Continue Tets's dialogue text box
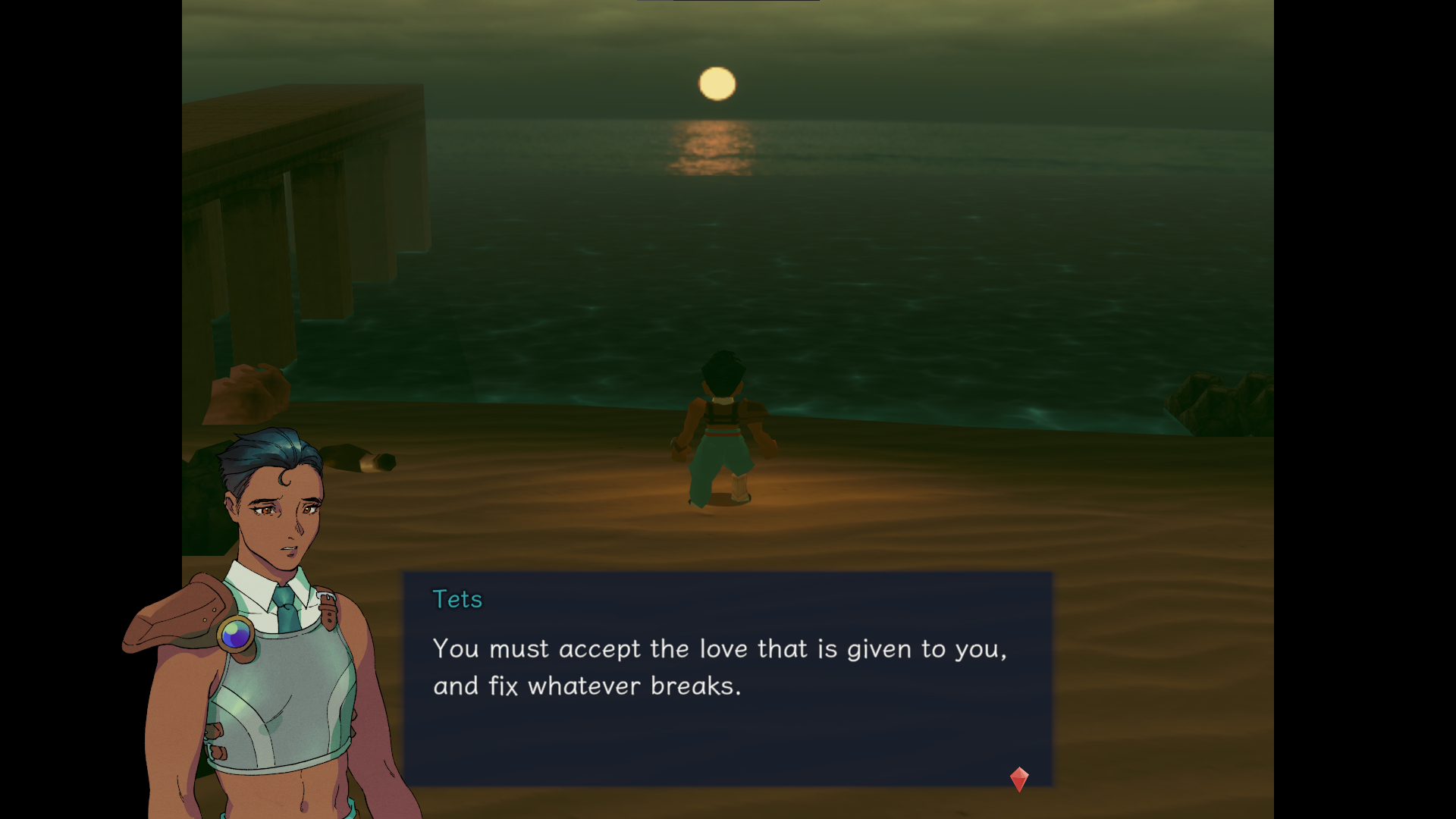The image size is (1456, 819). tap(726, 678)
